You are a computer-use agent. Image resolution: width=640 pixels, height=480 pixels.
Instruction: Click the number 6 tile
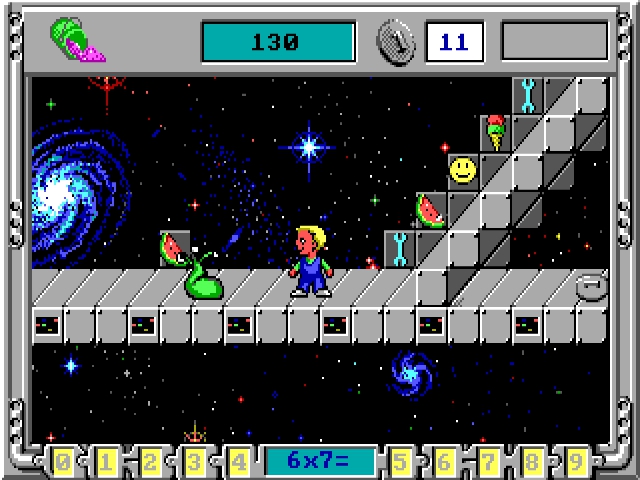[x=445, y=462]
